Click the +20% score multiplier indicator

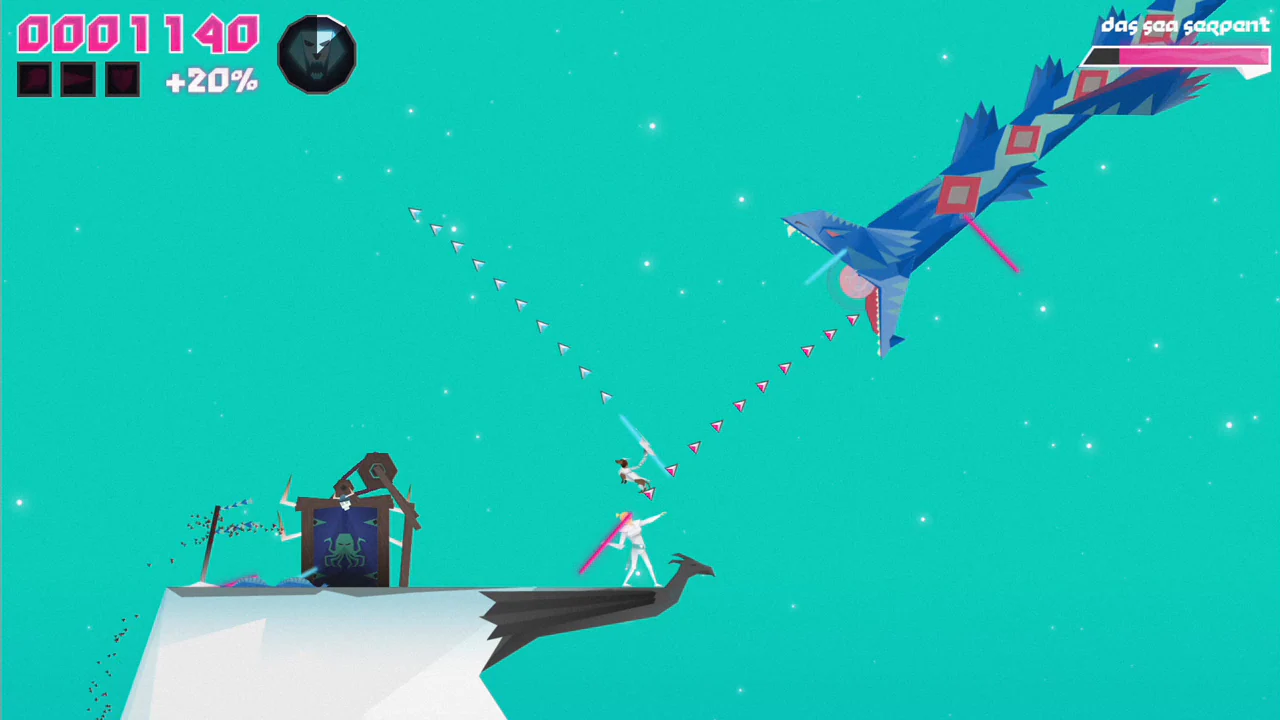click(210, 81)
